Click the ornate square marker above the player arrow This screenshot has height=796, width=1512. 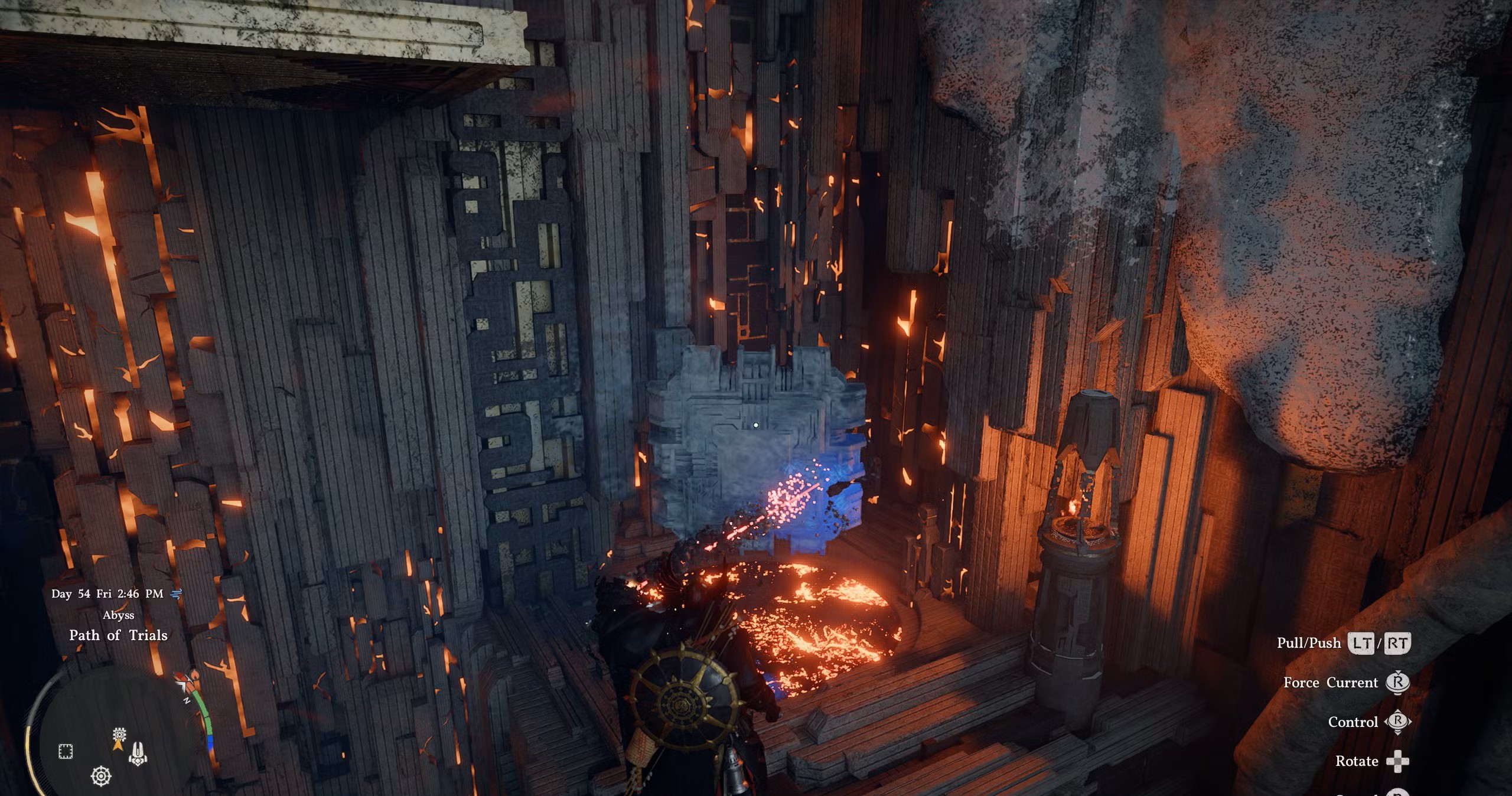[x=119, y=735]
